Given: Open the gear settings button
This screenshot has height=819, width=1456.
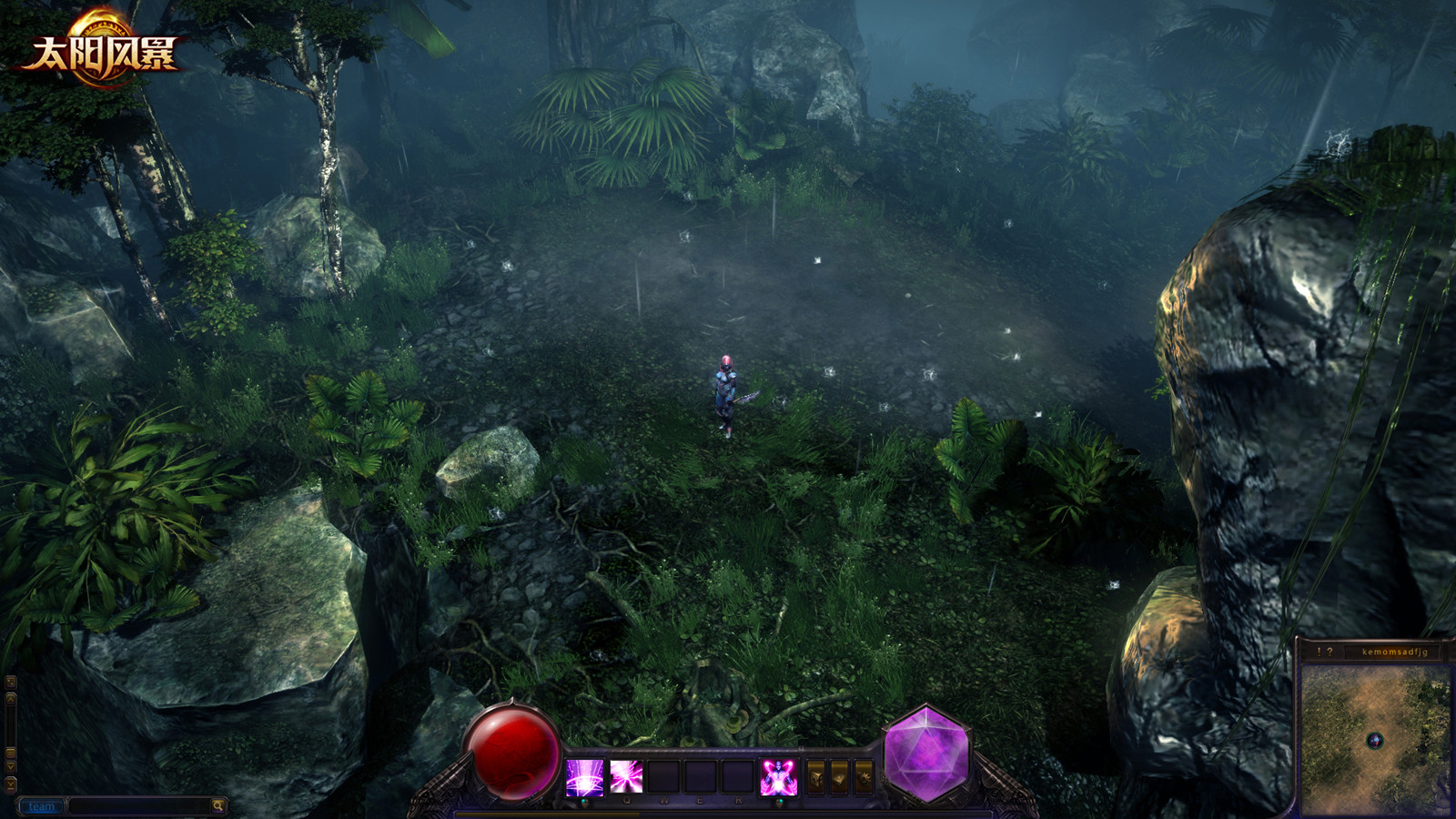Looking at the screenshot, I should (863, 777).
